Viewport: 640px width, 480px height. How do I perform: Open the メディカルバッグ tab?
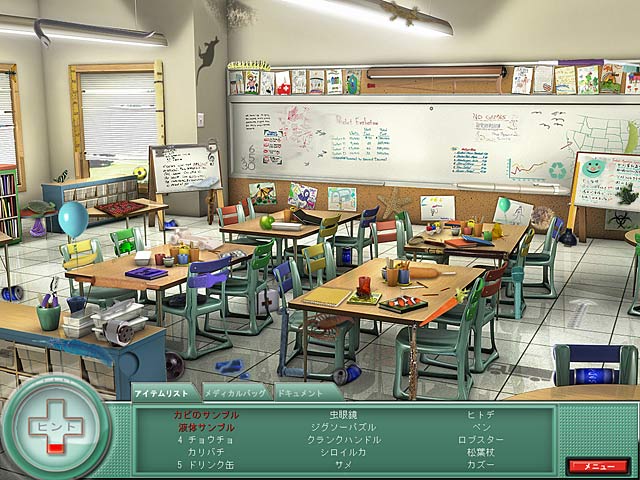[234, 392]
